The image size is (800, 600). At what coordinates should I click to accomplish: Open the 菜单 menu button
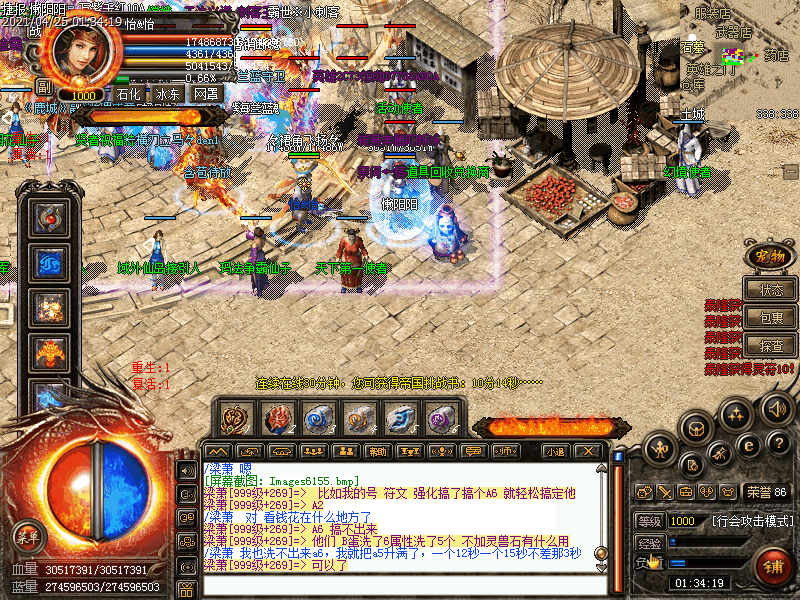click(28, 535)
